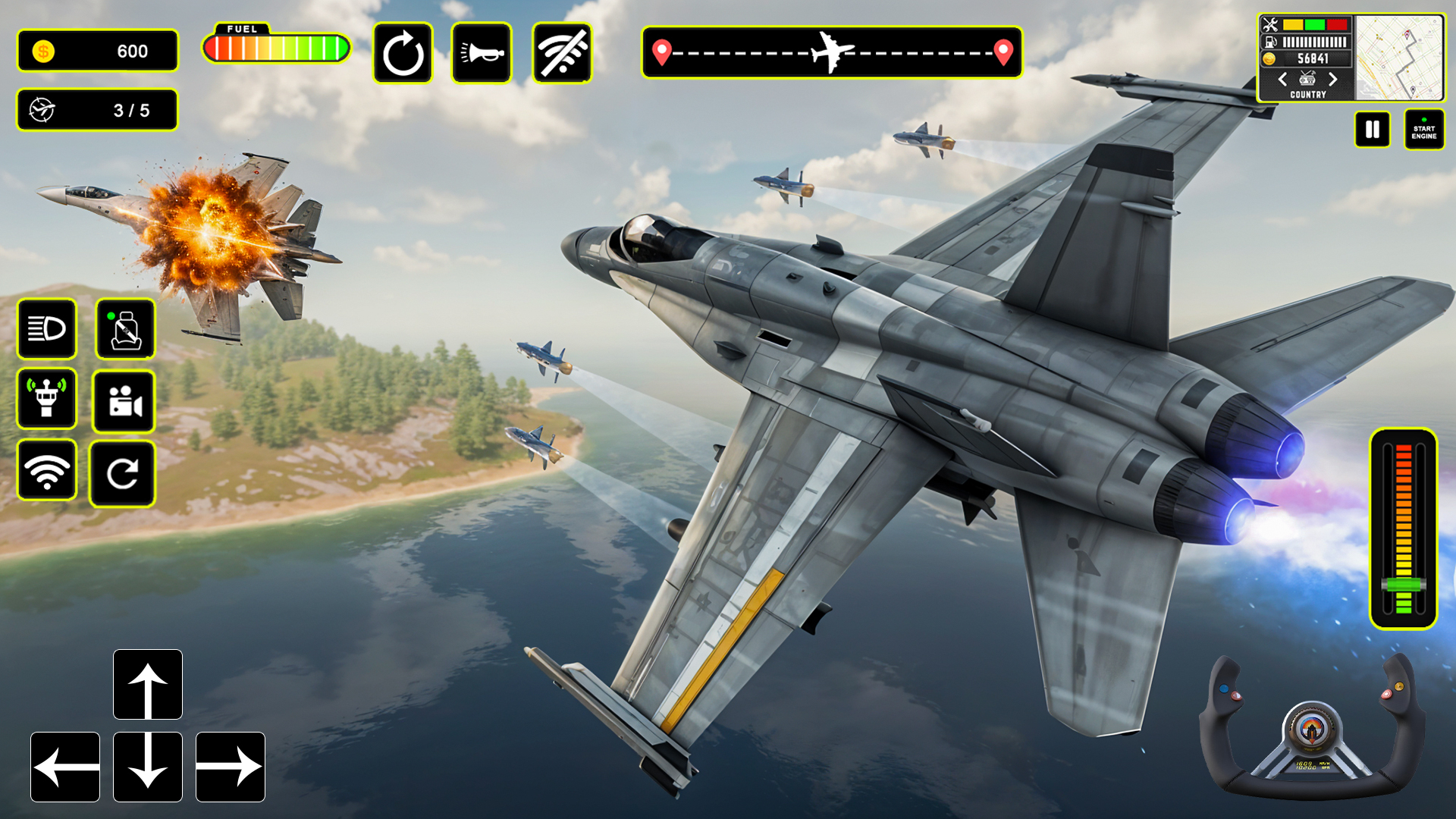This screenshot has width=1456, height=819.
Task: Select the headlights icon
Action: [x=47, y=329]
